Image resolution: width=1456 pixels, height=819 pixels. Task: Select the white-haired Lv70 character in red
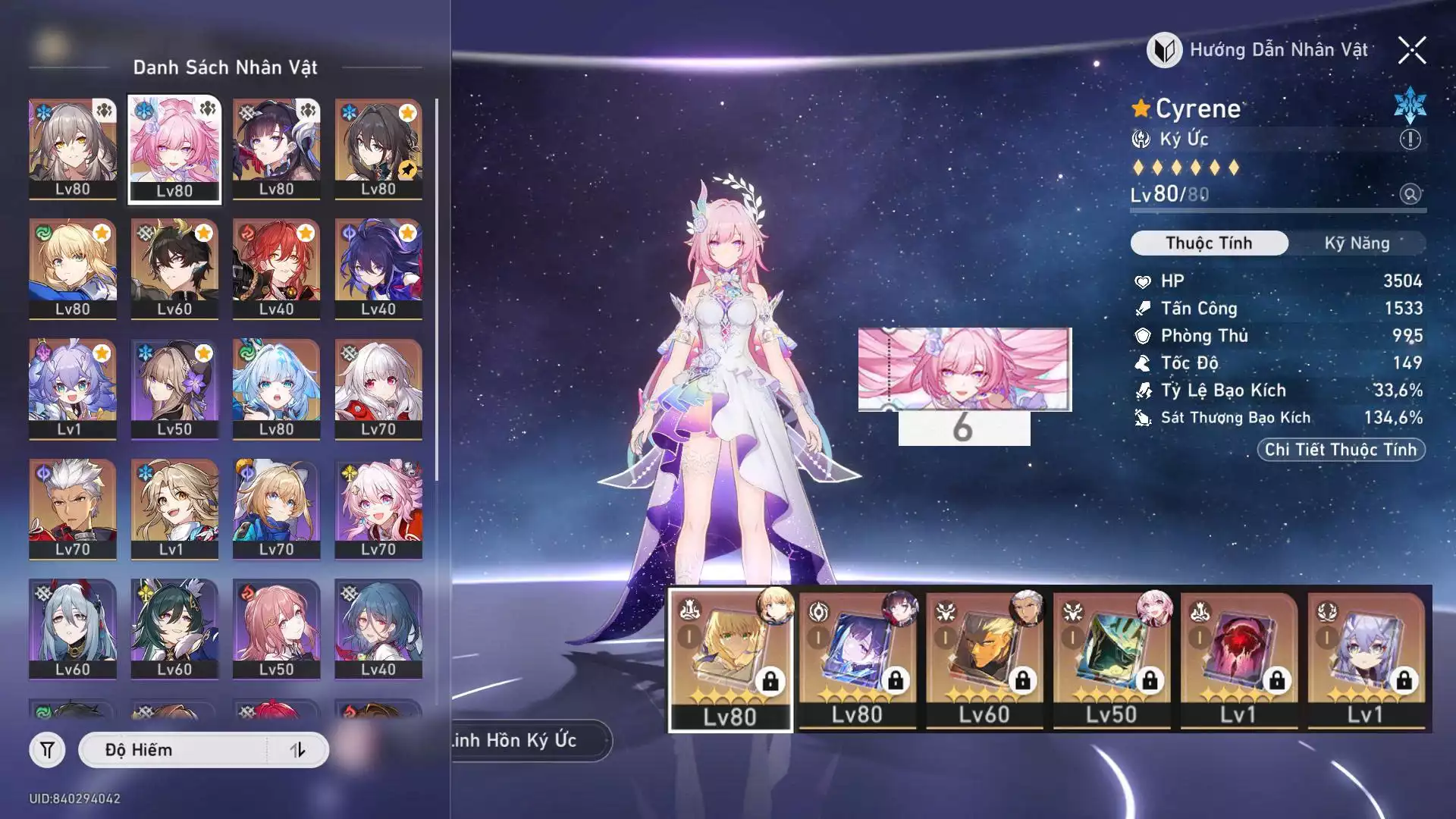point(378,388)
